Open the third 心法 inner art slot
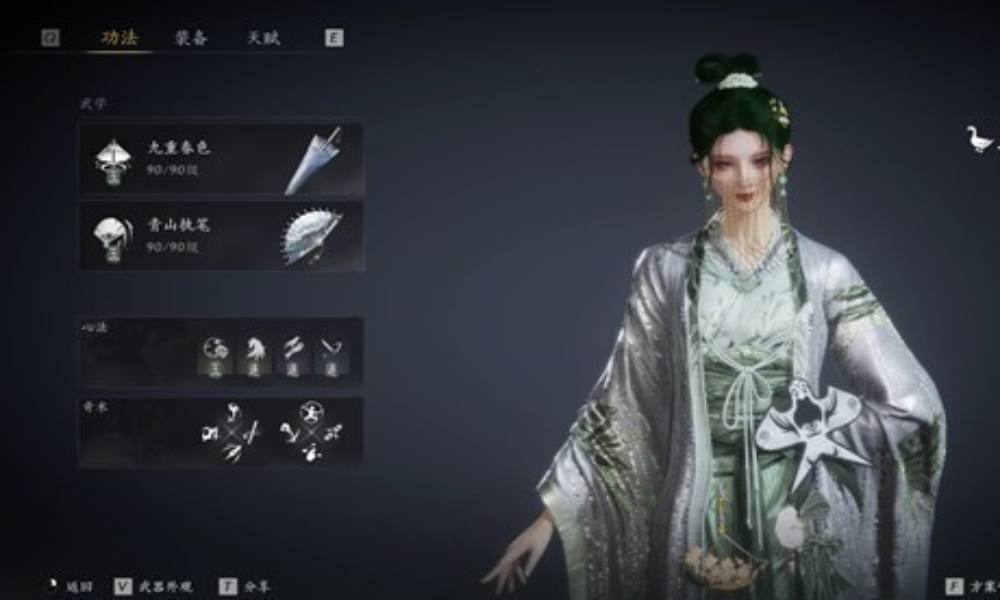 (x=291, y=353)
